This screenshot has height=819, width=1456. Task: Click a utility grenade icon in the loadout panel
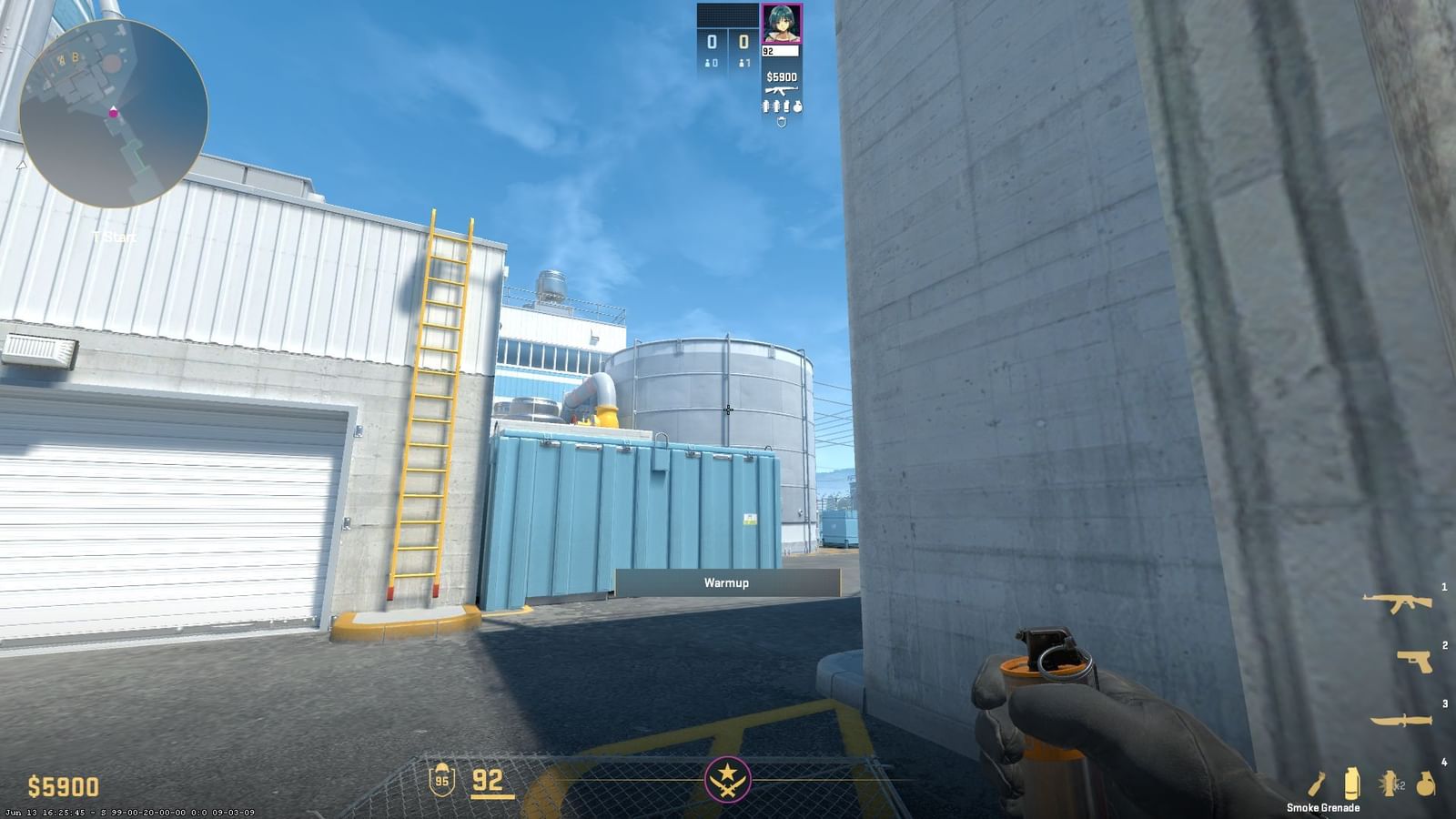pyautogui.click(x=764, y=104)
